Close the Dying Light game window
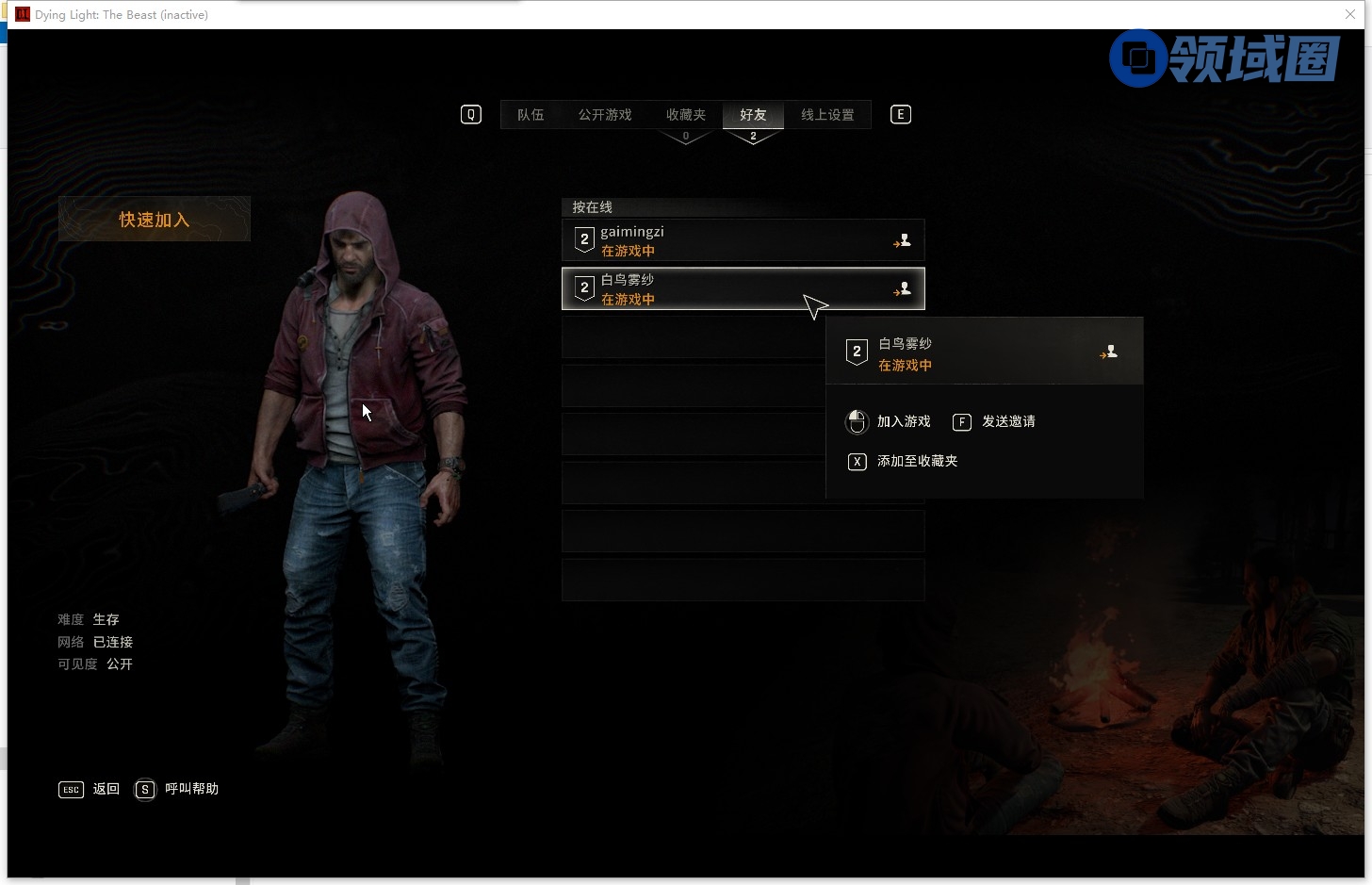Image resolution: width=1372 pixels, height=885 pixels. click(x=1350, y=14)
